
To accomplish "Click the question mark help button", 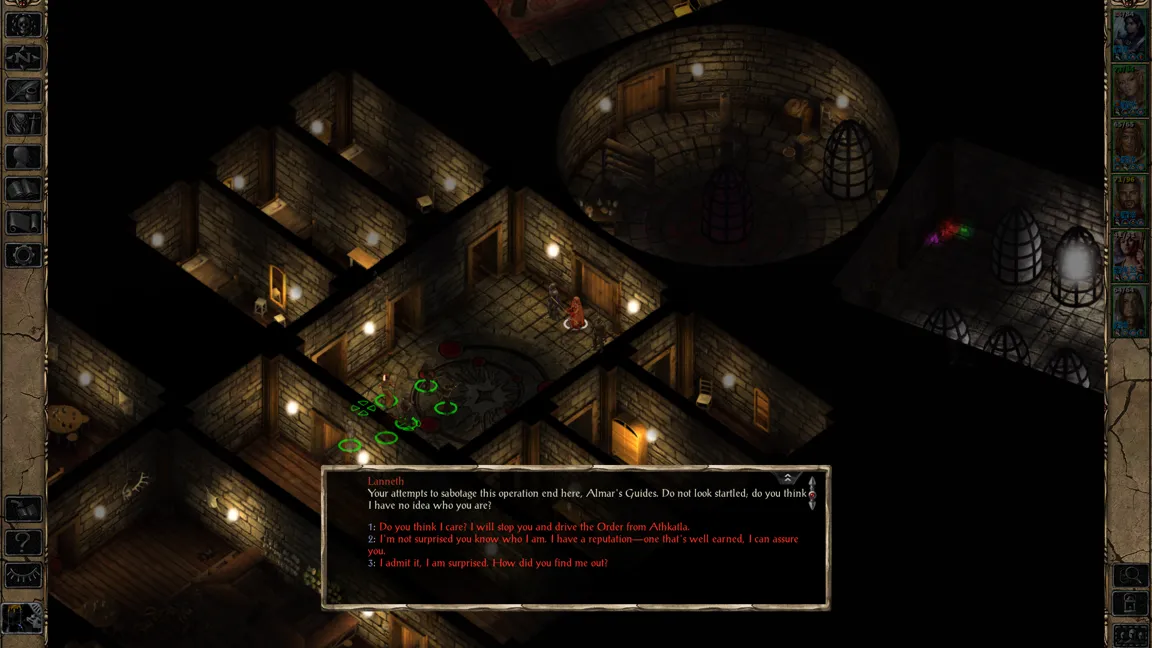I will click(24, 543).
